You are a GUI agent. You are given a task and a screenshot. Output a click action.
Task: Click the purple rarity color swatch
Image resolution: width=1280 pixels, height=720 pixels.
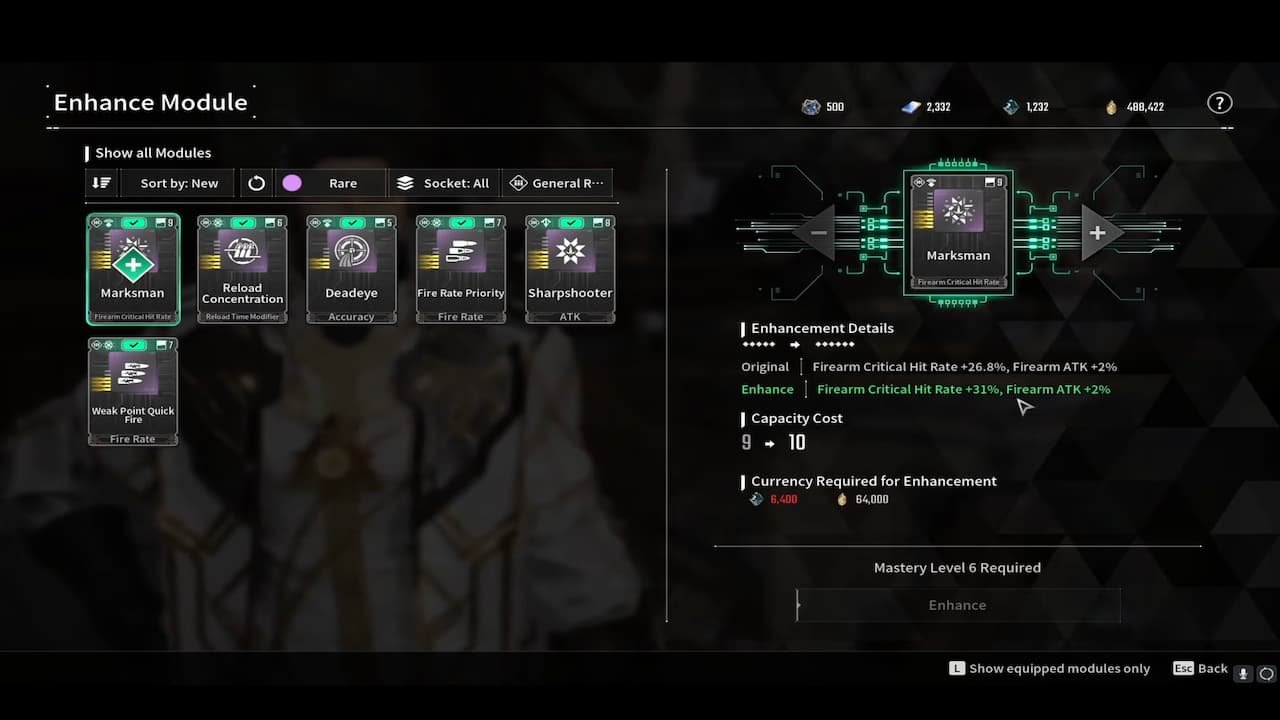click(x=293, y=183)
